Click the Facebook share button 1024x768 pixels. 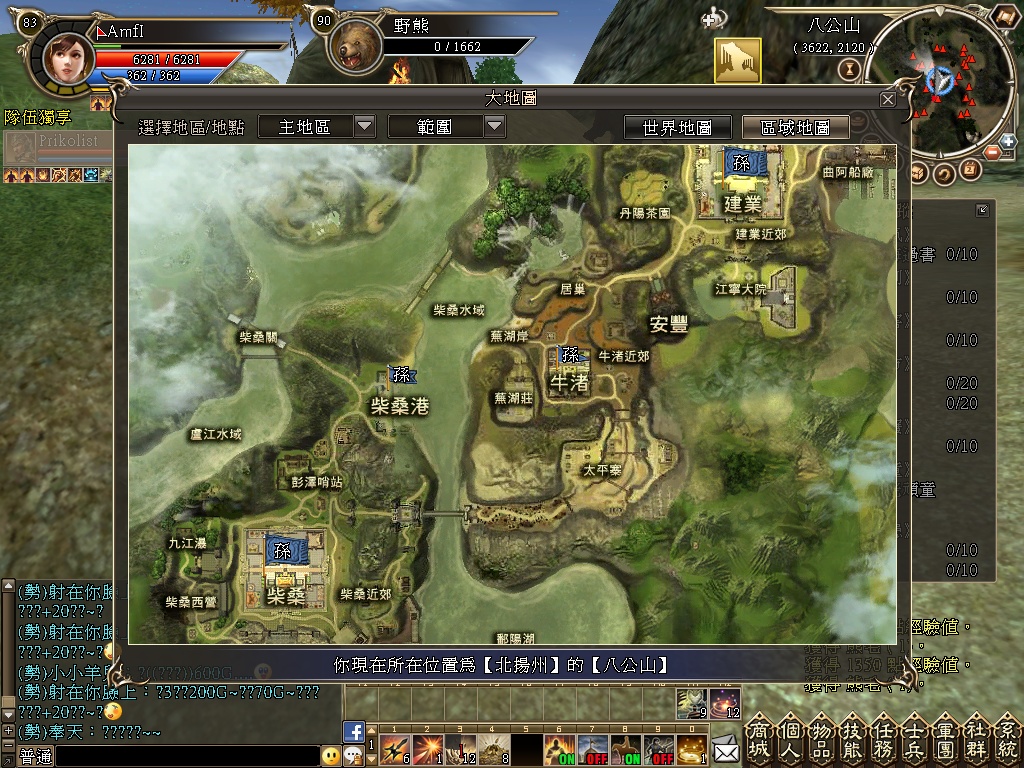coord(353,731)
